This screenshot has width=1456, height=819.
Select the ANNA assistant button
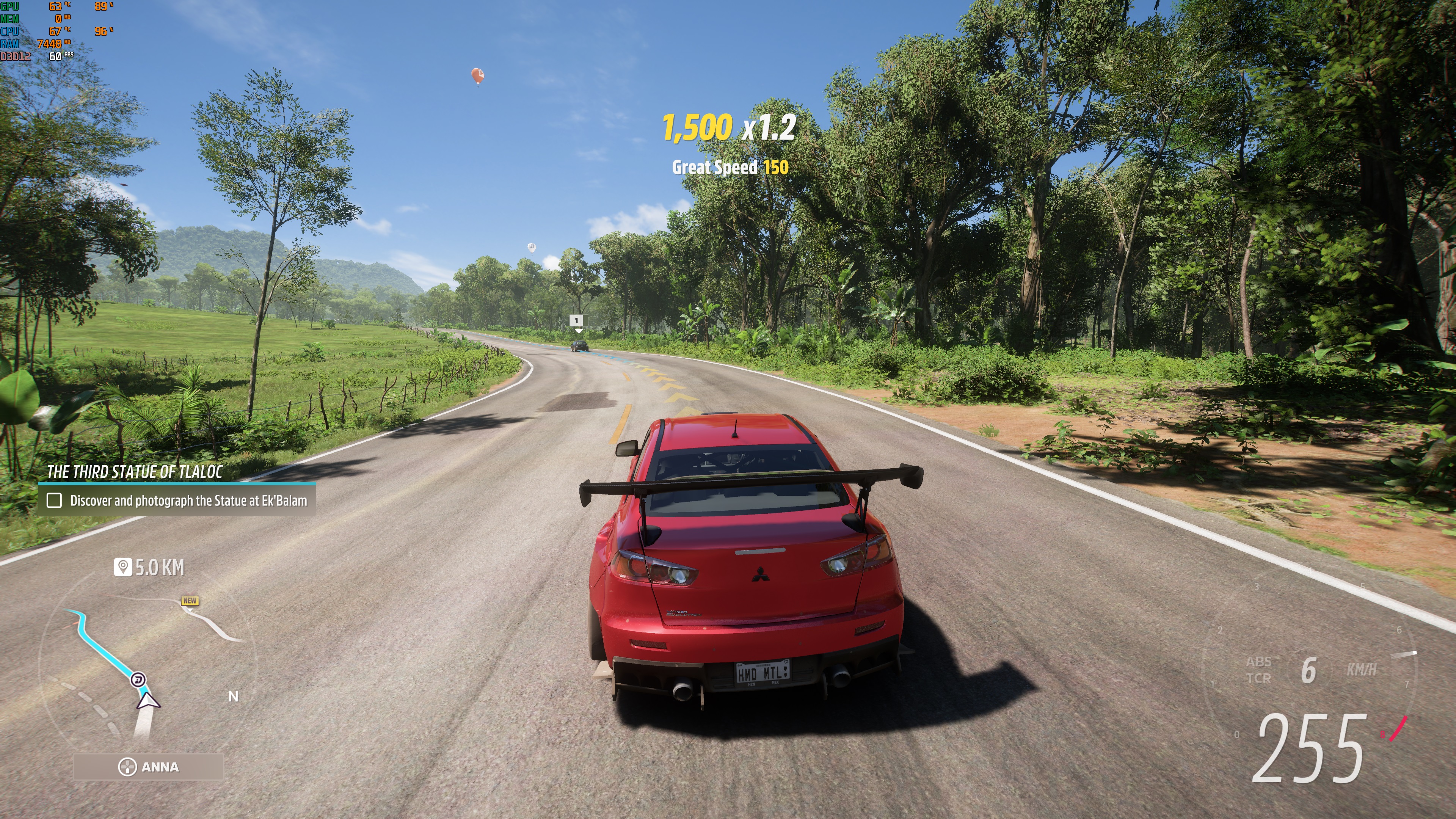(148, 767)
